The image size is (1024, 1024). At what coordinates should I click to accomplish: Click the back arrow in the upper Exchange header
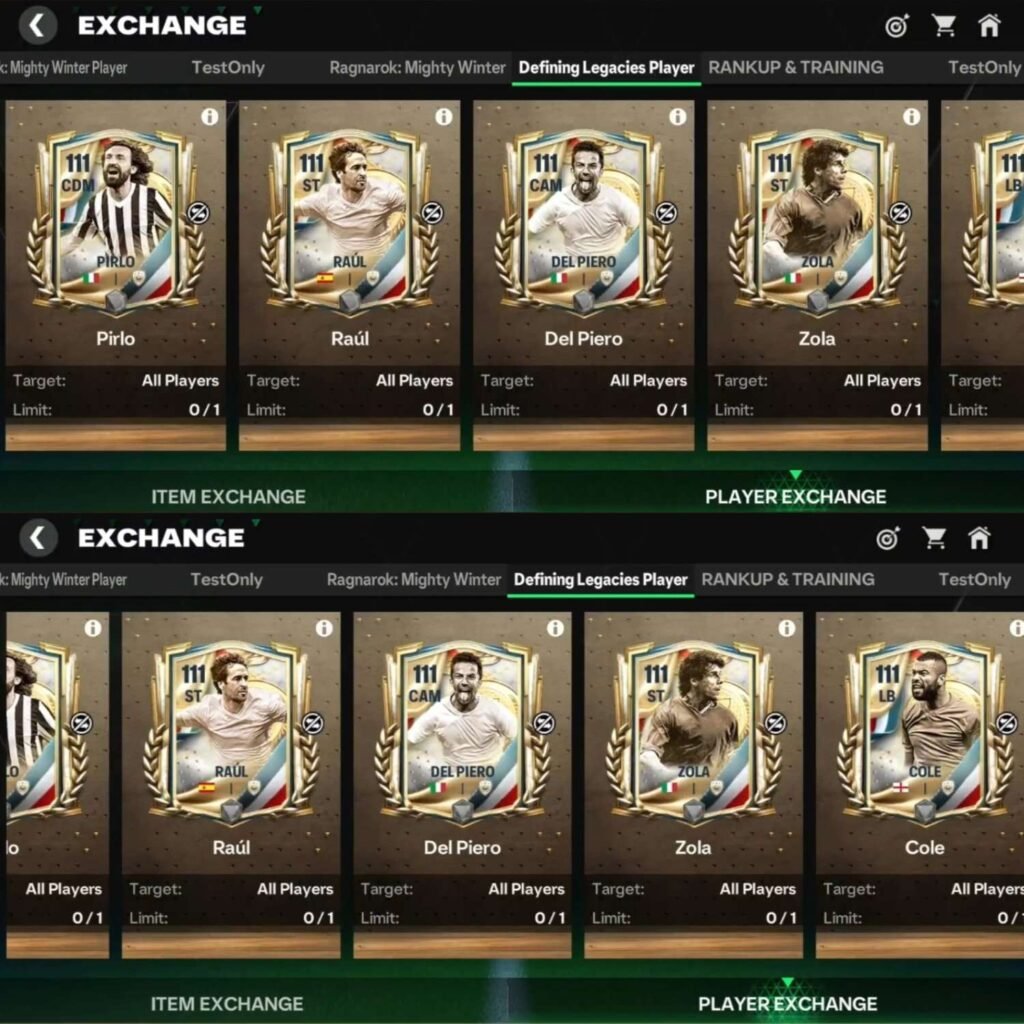pyautogui.click(x=37, y=25)
